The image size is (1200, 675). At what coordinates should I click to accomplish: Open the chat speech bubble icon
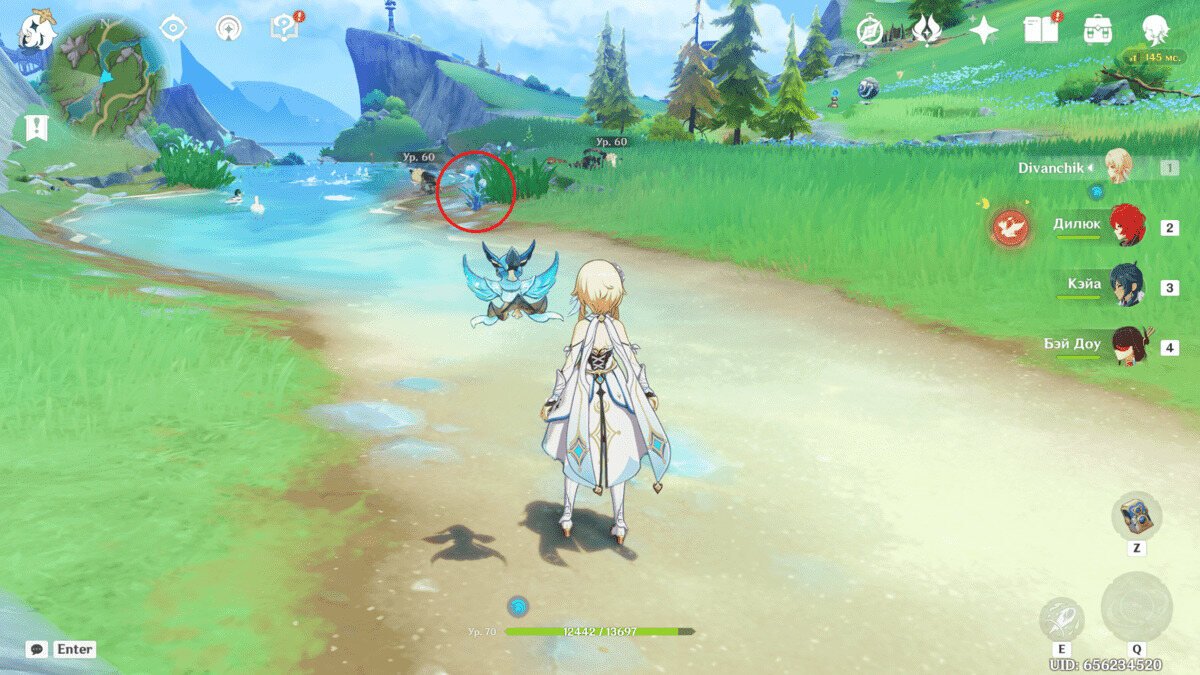click(37, 649)
